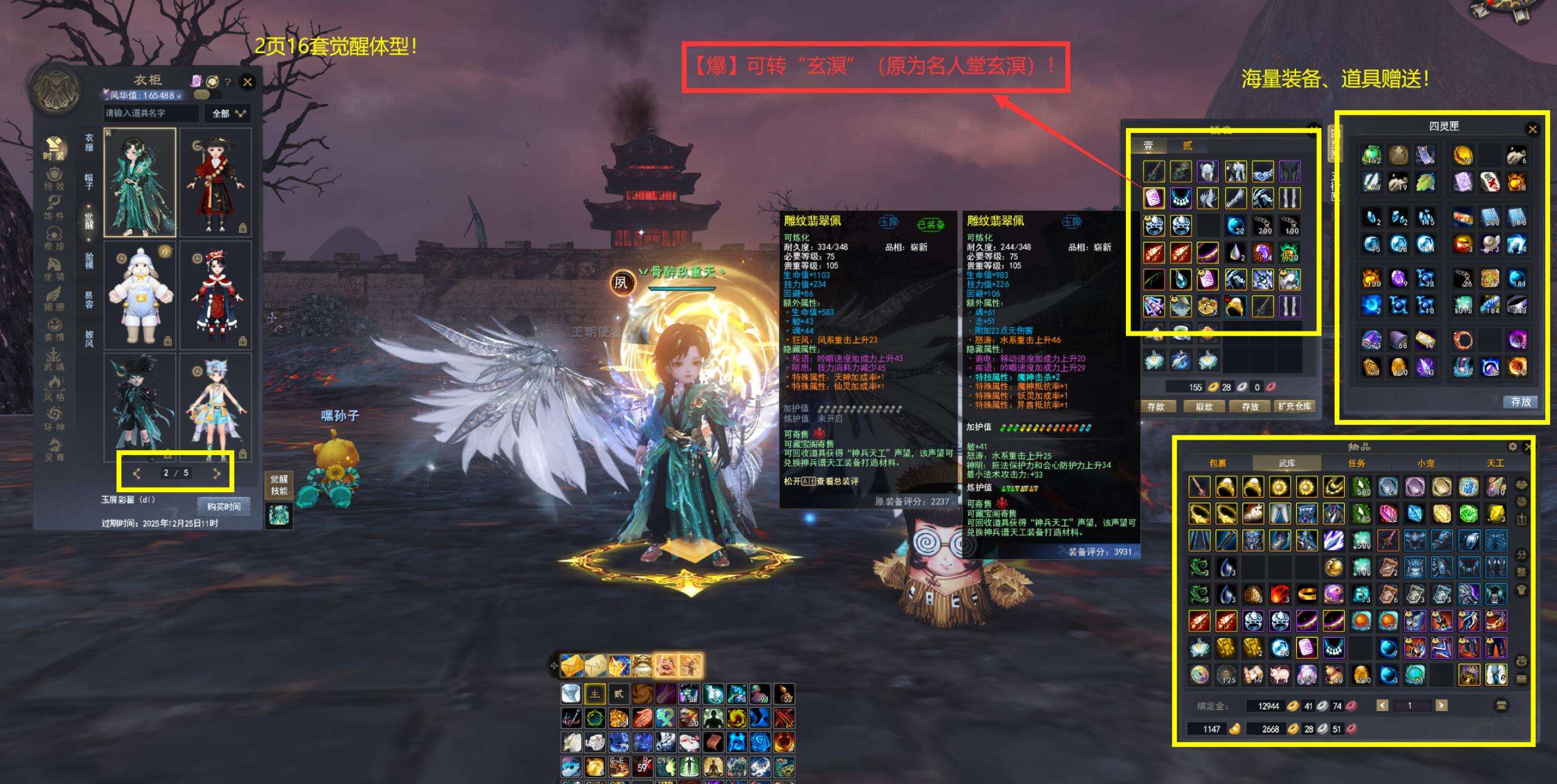Viewport: 1557px width, 784px height.
Task: Click the 请输入道具名字 search field
Action: pos(151,113)
